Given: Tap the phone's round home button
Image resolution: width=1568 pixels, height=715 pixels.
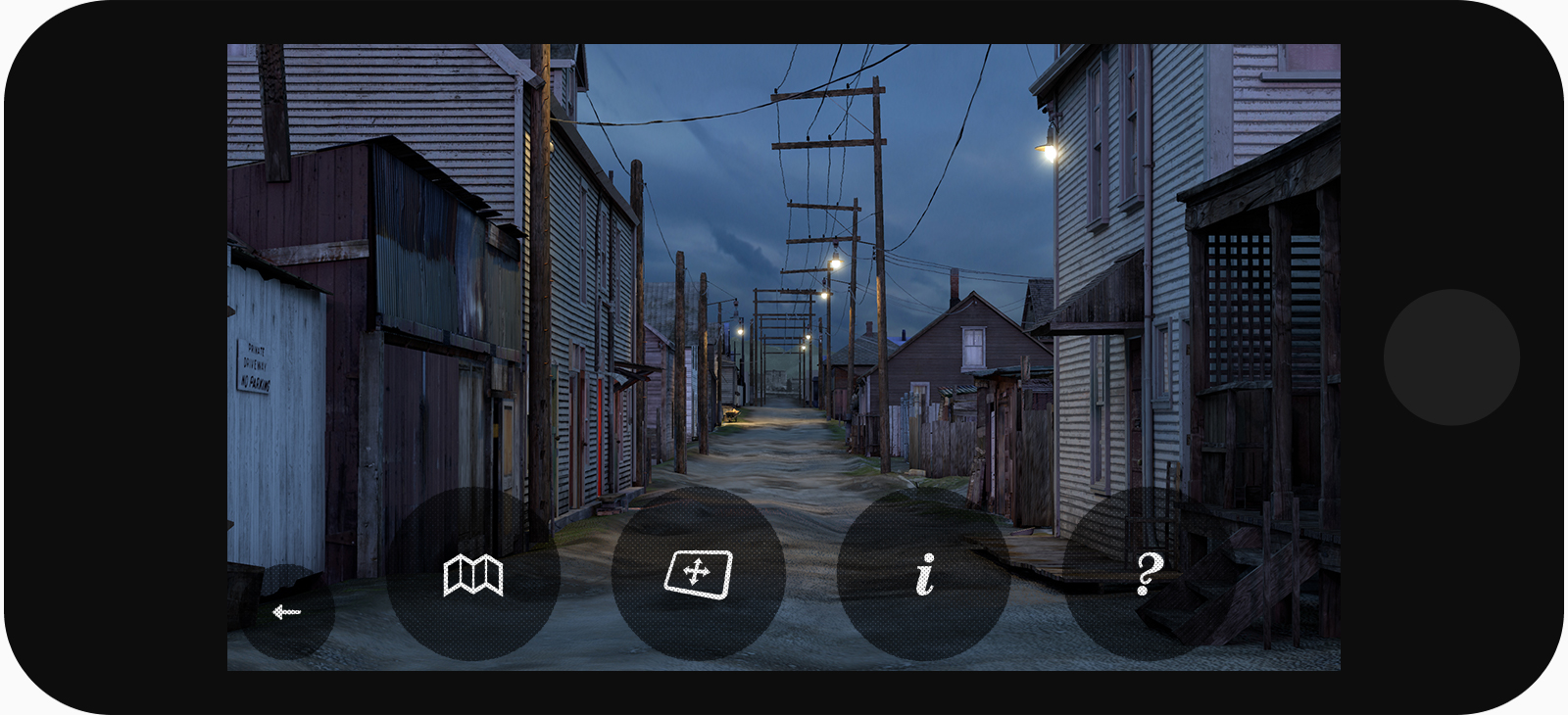Looking at the screenshot, I should (x=1451, y=357).
